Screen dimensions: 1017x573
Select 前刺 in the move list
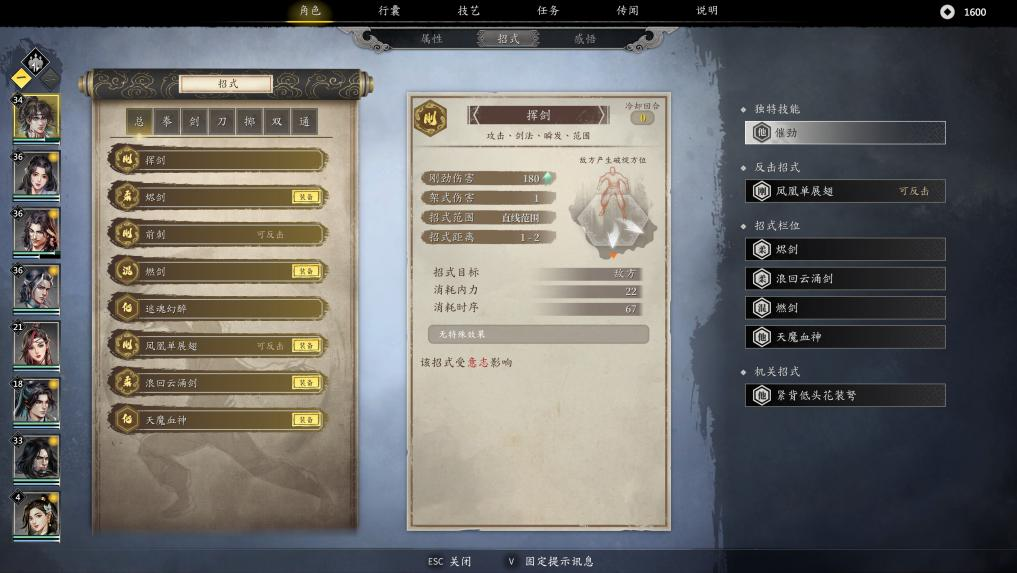coord(220,234)
